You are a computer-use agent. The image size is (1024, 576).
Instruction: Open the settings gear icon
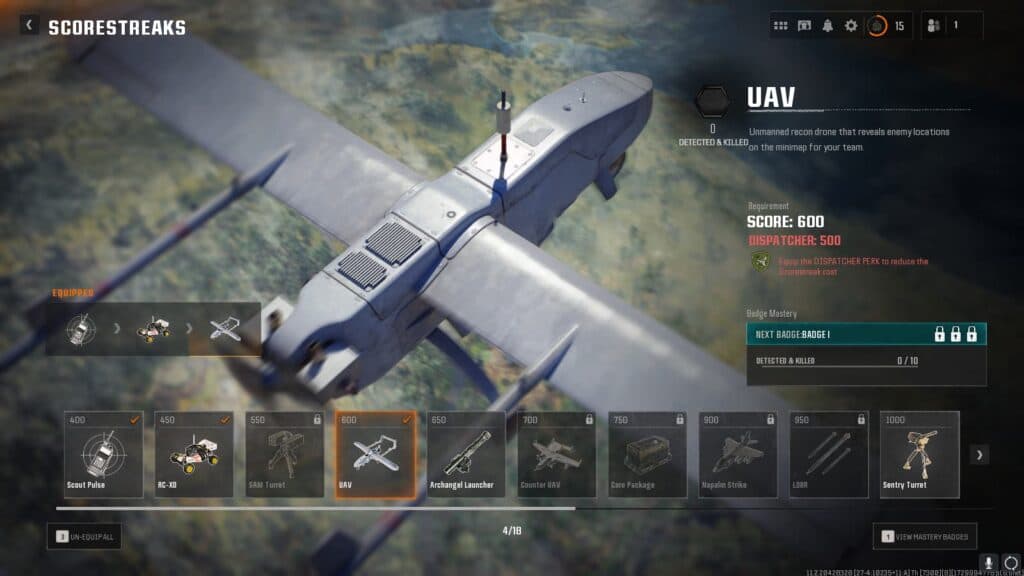click(851, 26)
